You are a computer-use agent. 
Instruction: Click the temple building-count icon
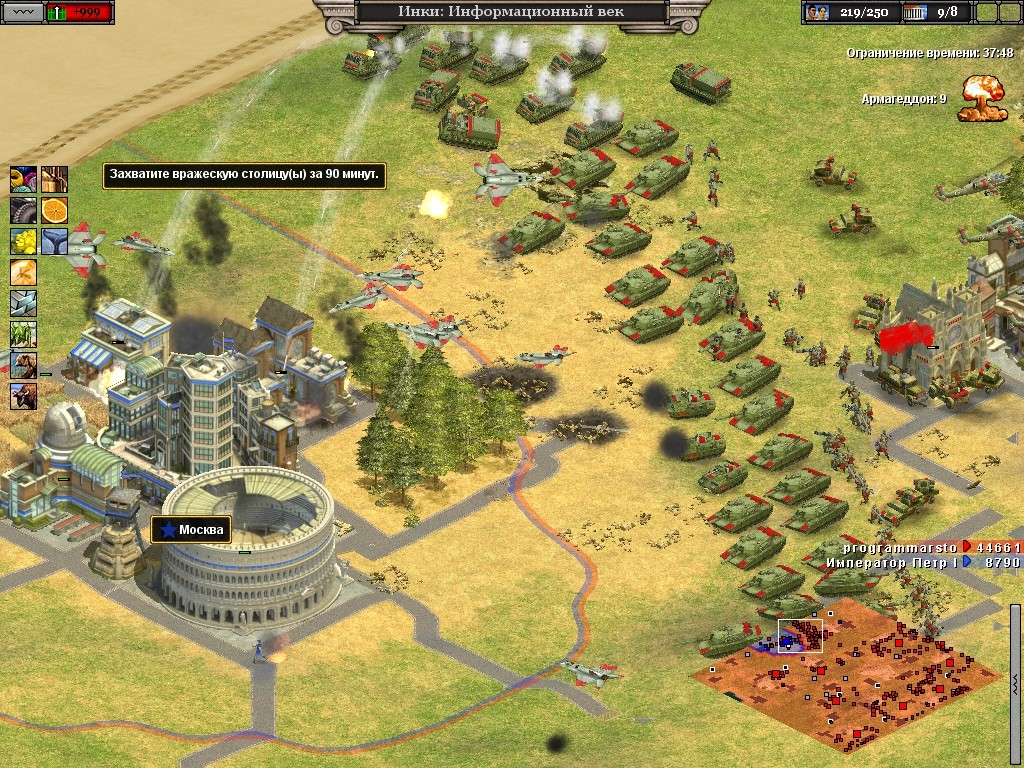(914, 13)
